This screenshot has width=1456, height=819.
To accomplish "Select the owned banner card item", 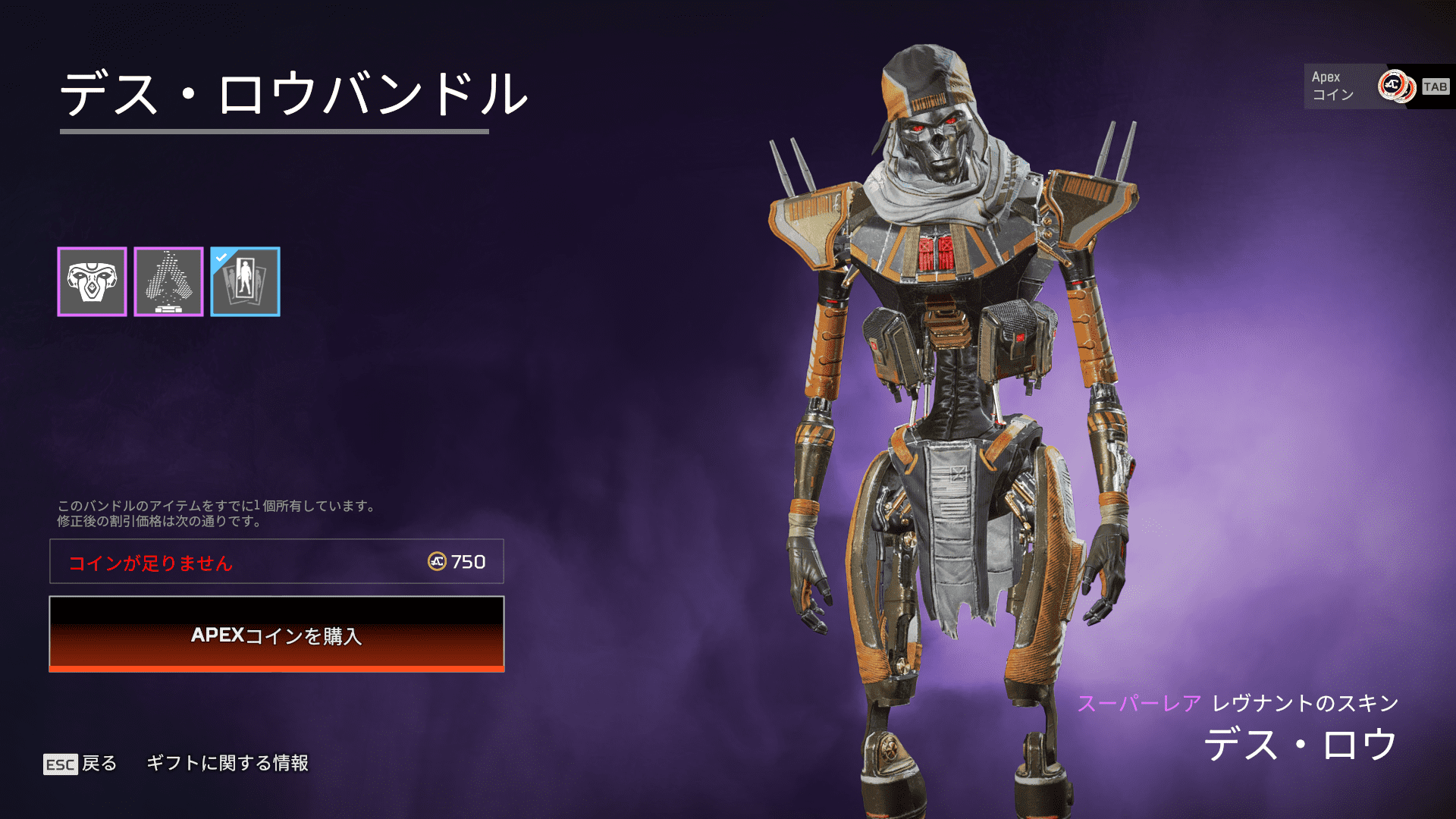I will [245, 281].
